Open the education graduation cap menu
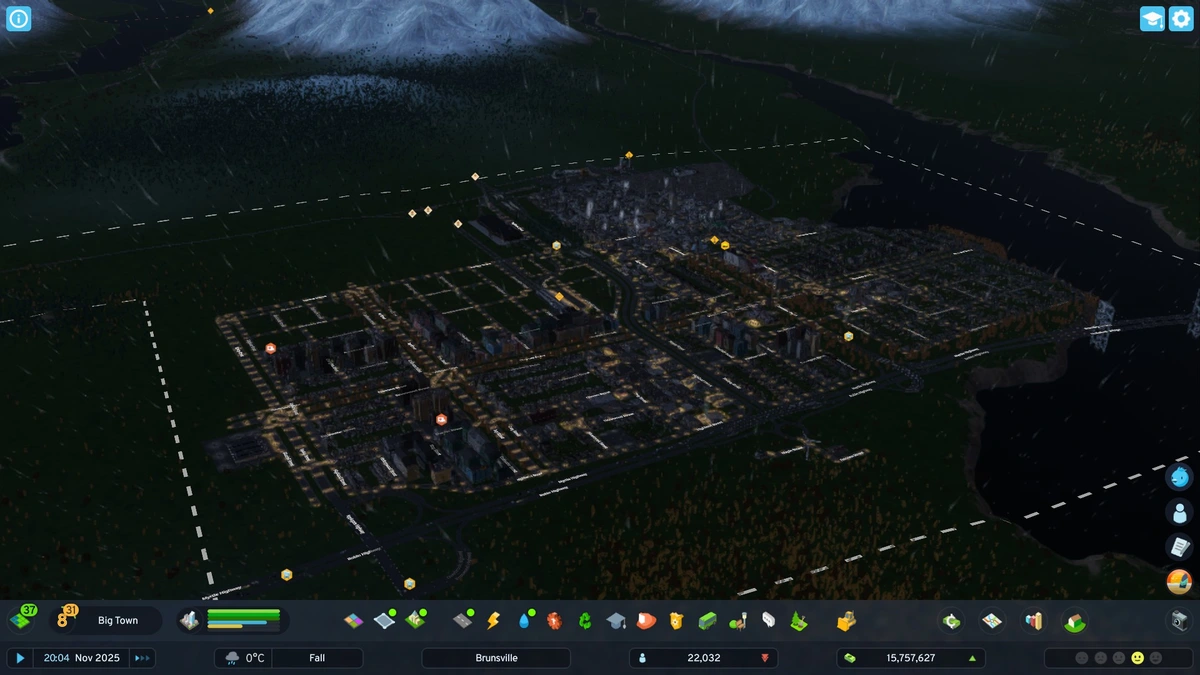Image resolution: width=1200 pixels, height=675 pixels. (x=616, y=621)
